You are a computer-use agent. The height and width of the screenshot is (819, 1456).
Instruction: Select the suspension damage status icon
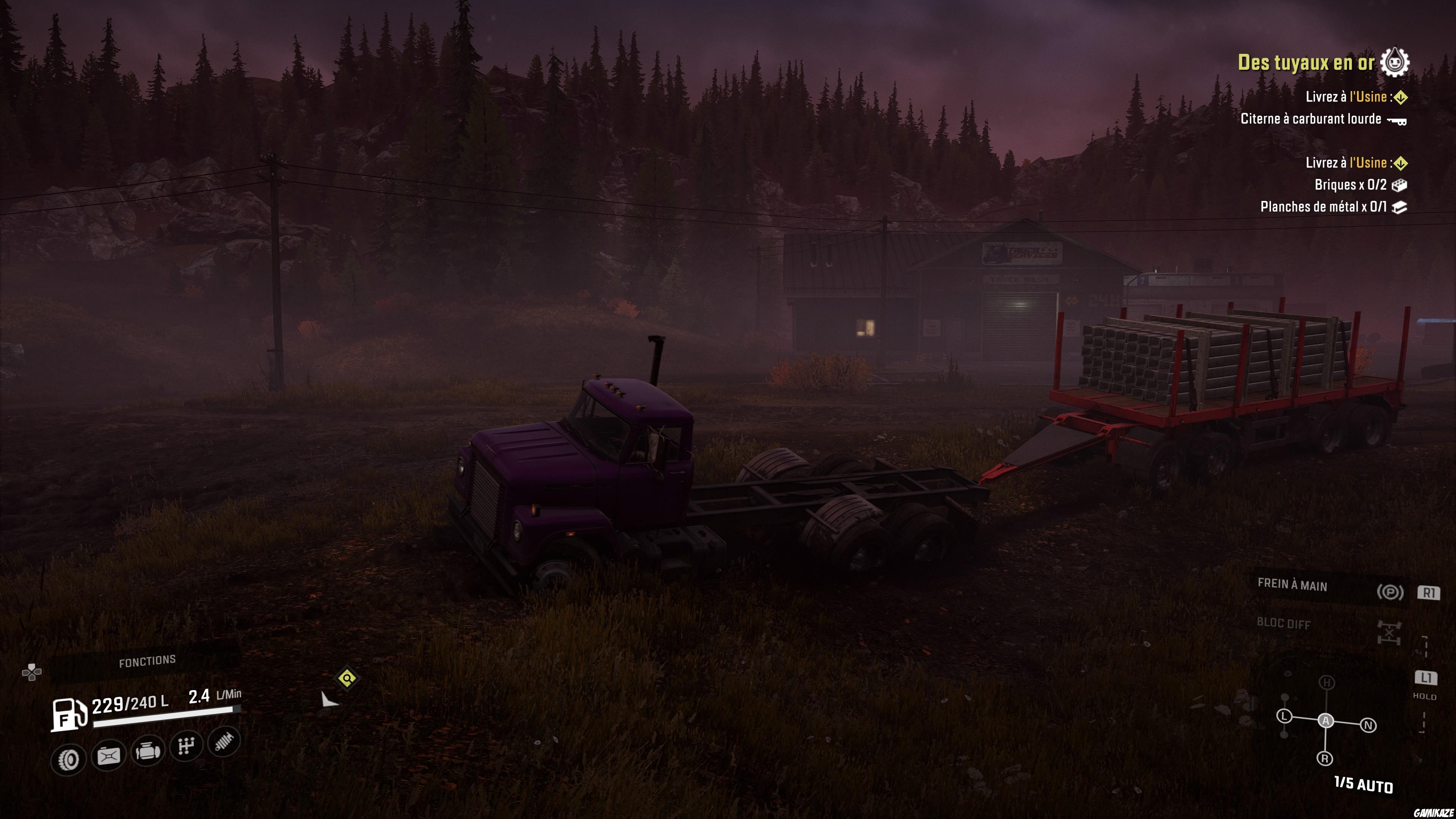point(224,741)
